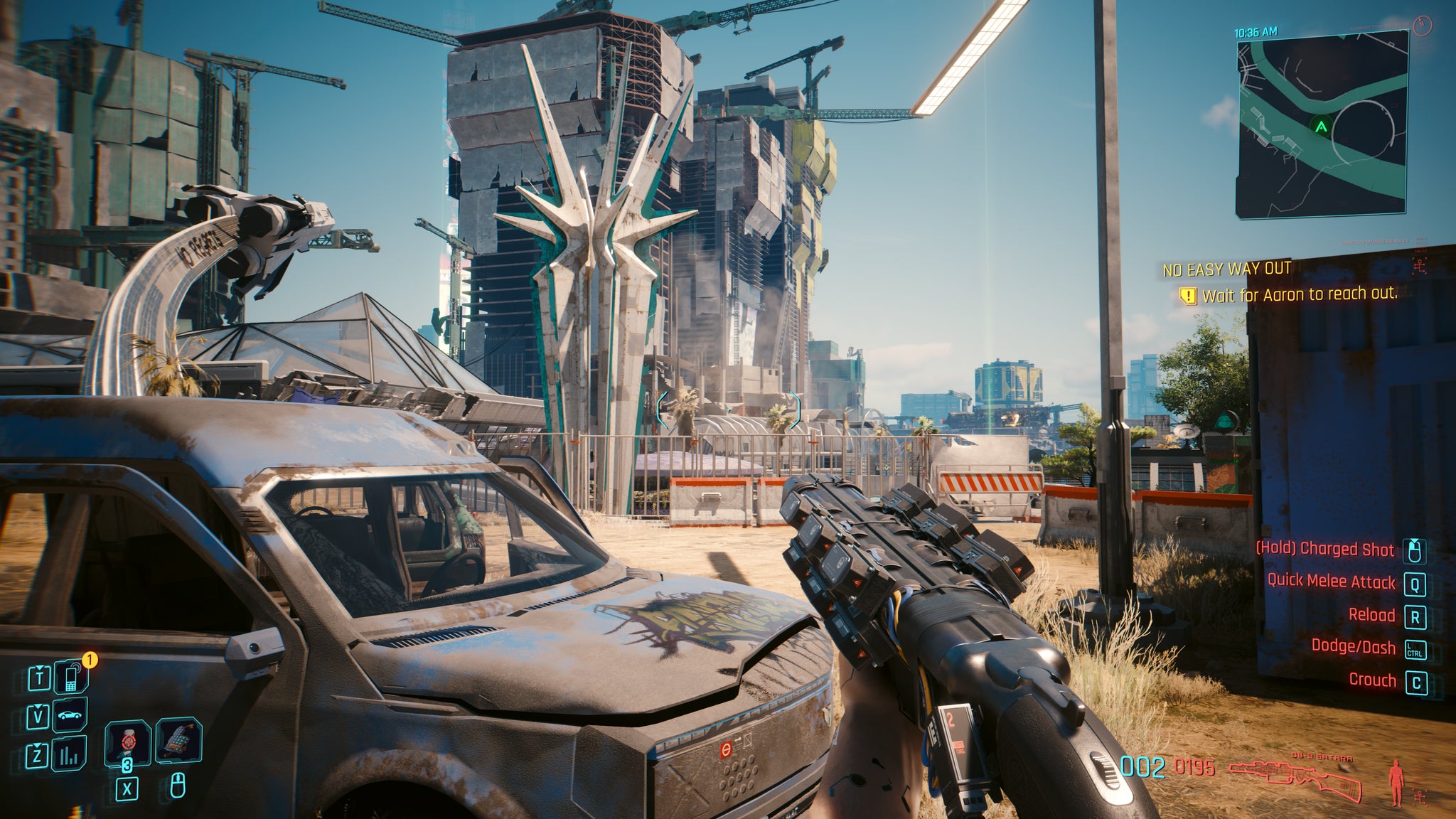Select the "Wait for Aaron" objective
The height and width of the screenshot is (819, 1456).
tap(1298, 294)
